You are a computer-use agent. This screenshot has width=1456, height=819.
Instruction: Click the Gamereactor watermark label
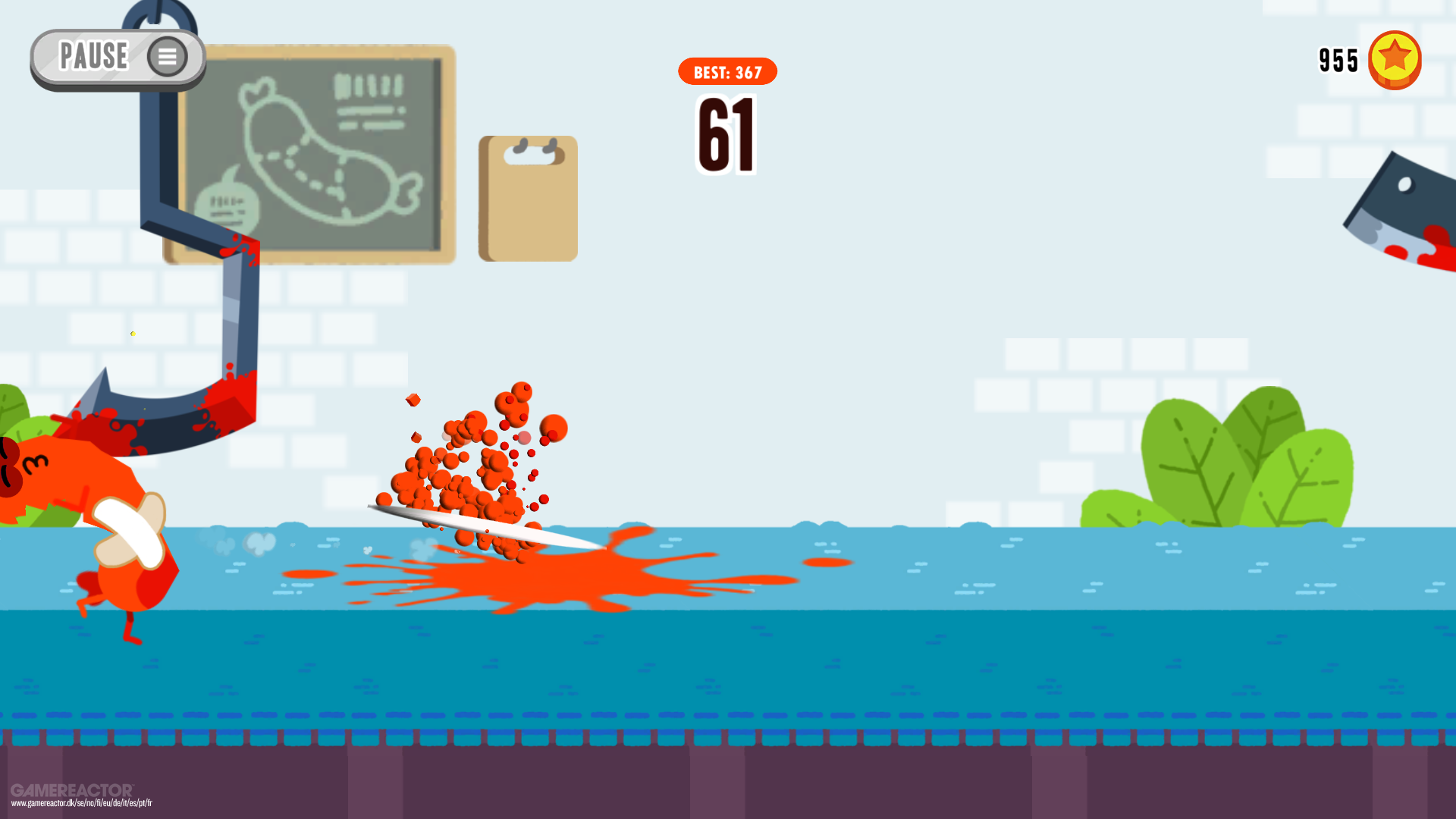click(x=74, y=789)
